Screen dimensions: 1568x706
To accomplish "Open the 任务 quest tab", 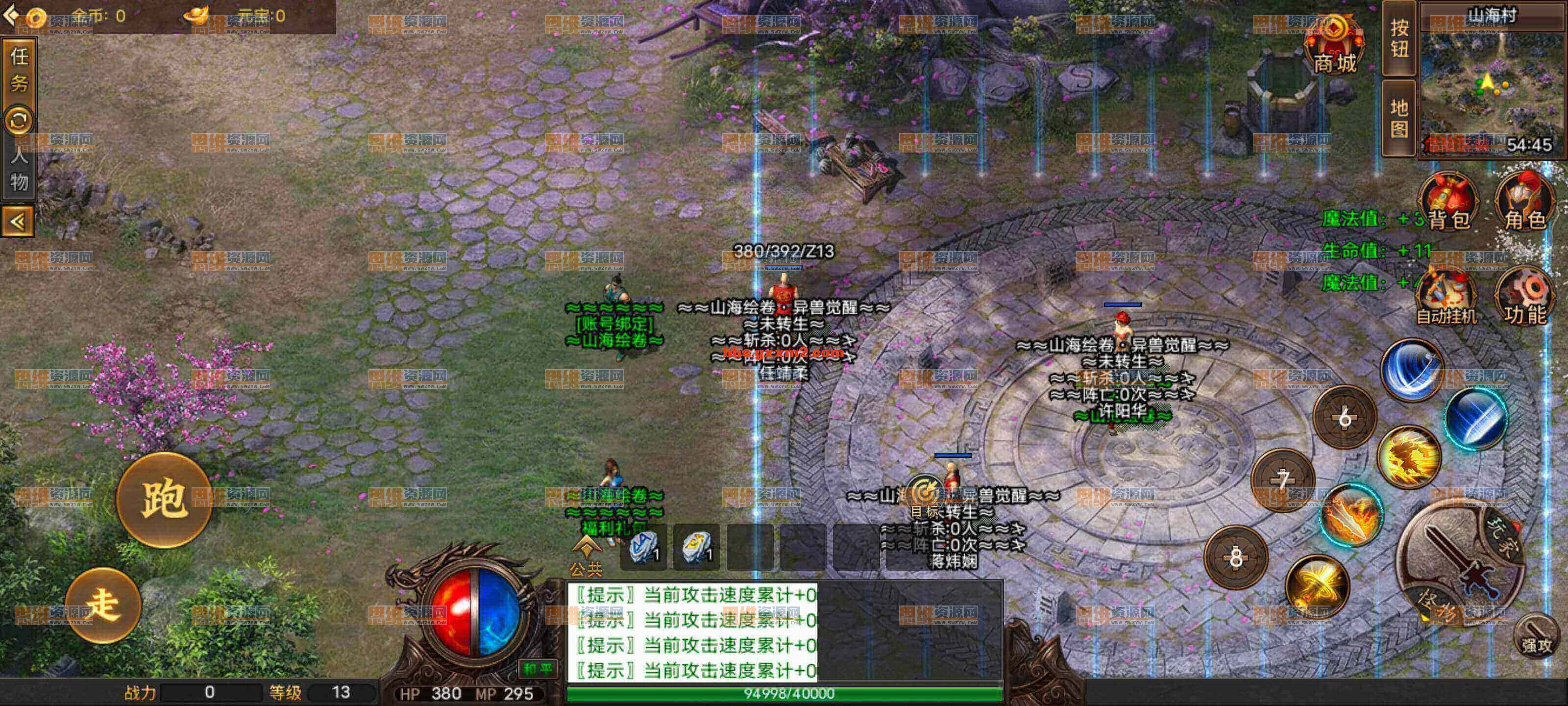I will (19, 69).
